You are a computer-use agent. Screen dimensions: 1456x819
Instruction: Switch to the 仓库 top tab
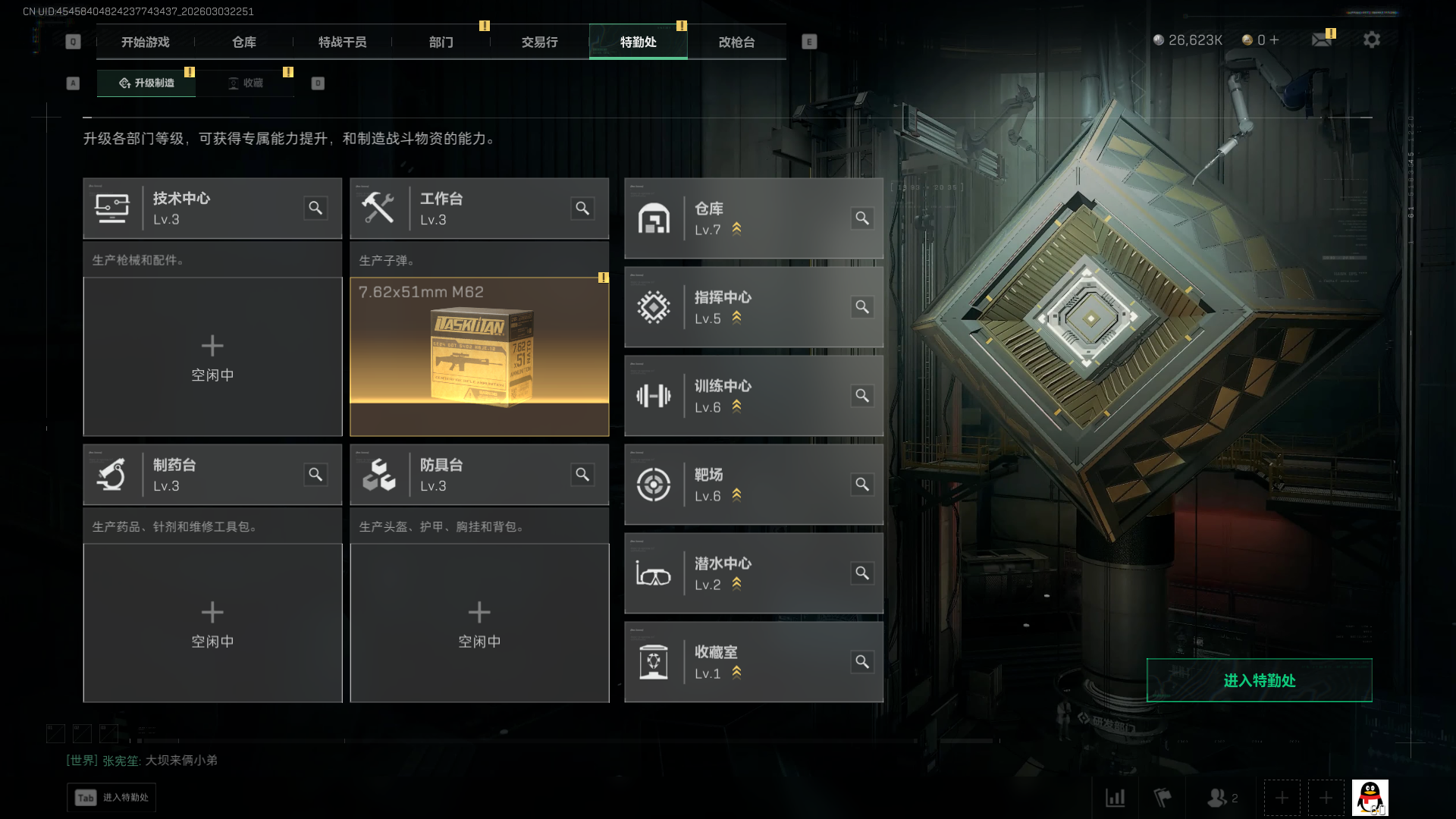click(244, 42)
